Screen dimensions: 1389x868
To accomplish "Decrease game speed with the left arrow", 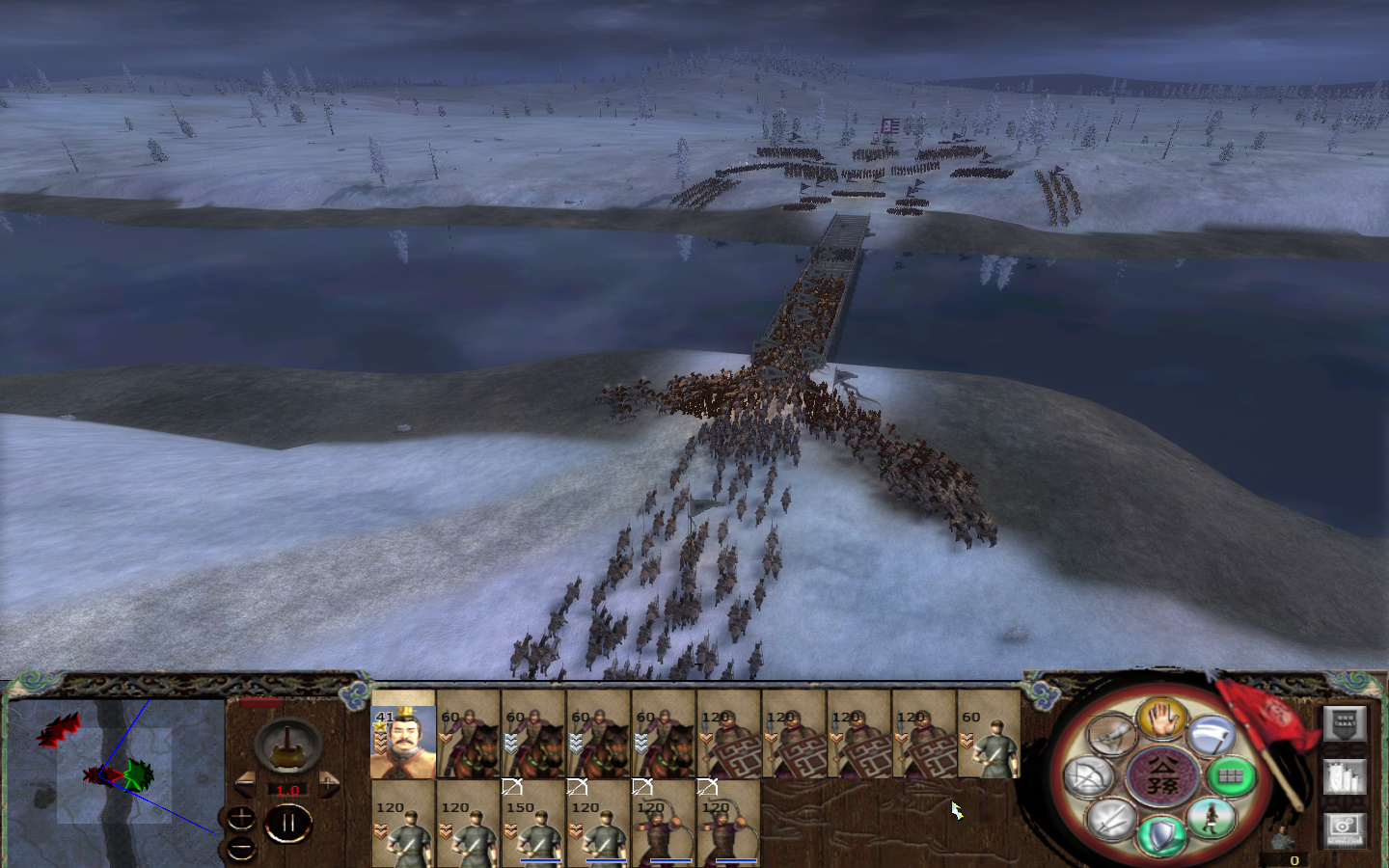I will [245, 782].
